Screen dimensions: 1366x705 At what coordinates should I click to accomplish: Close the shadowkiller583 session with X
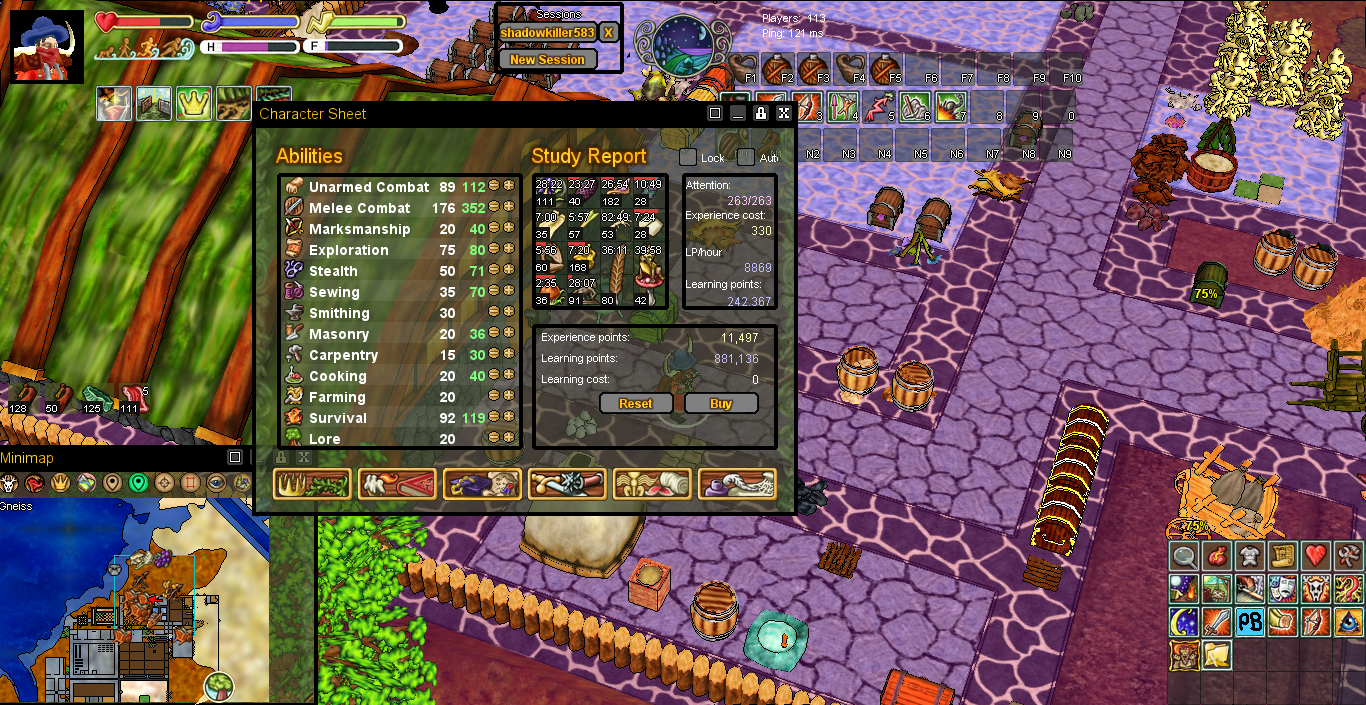pyautogui.click(x=608, y=32)
